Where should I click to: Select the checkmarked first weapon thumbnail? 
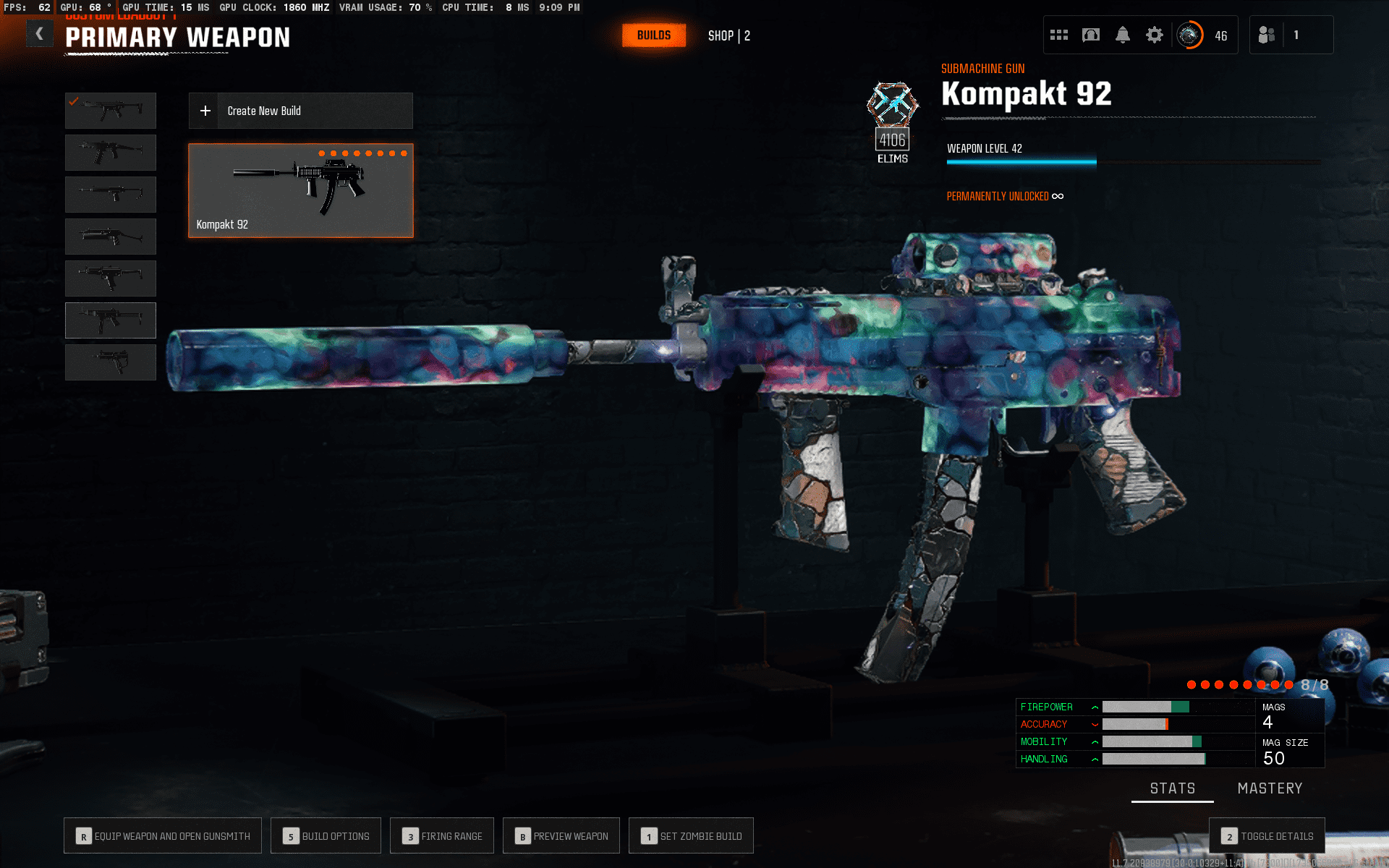[x=111, y=111]
